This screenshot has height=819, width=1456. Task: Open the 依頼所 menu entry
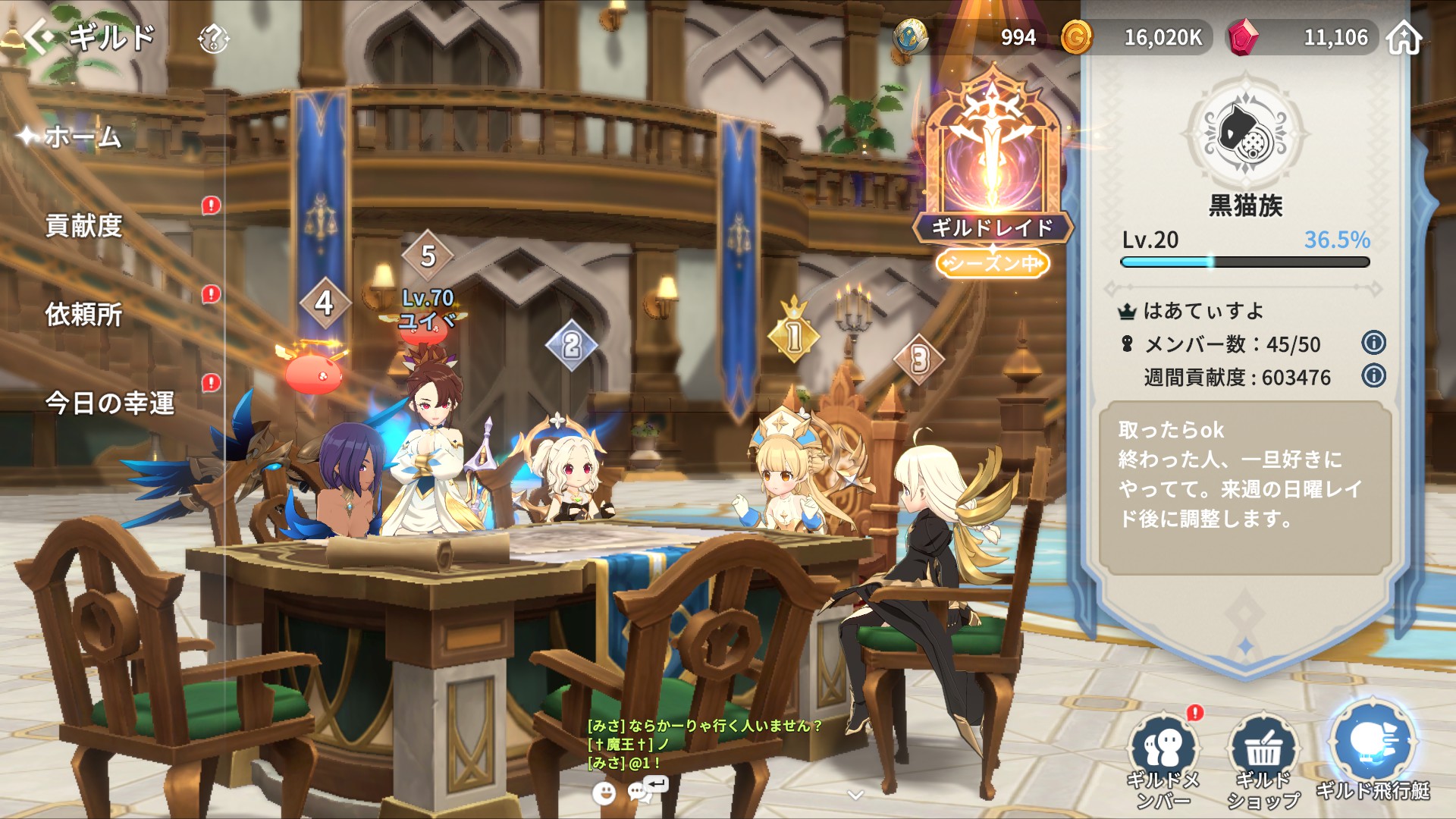pos(84,314)
